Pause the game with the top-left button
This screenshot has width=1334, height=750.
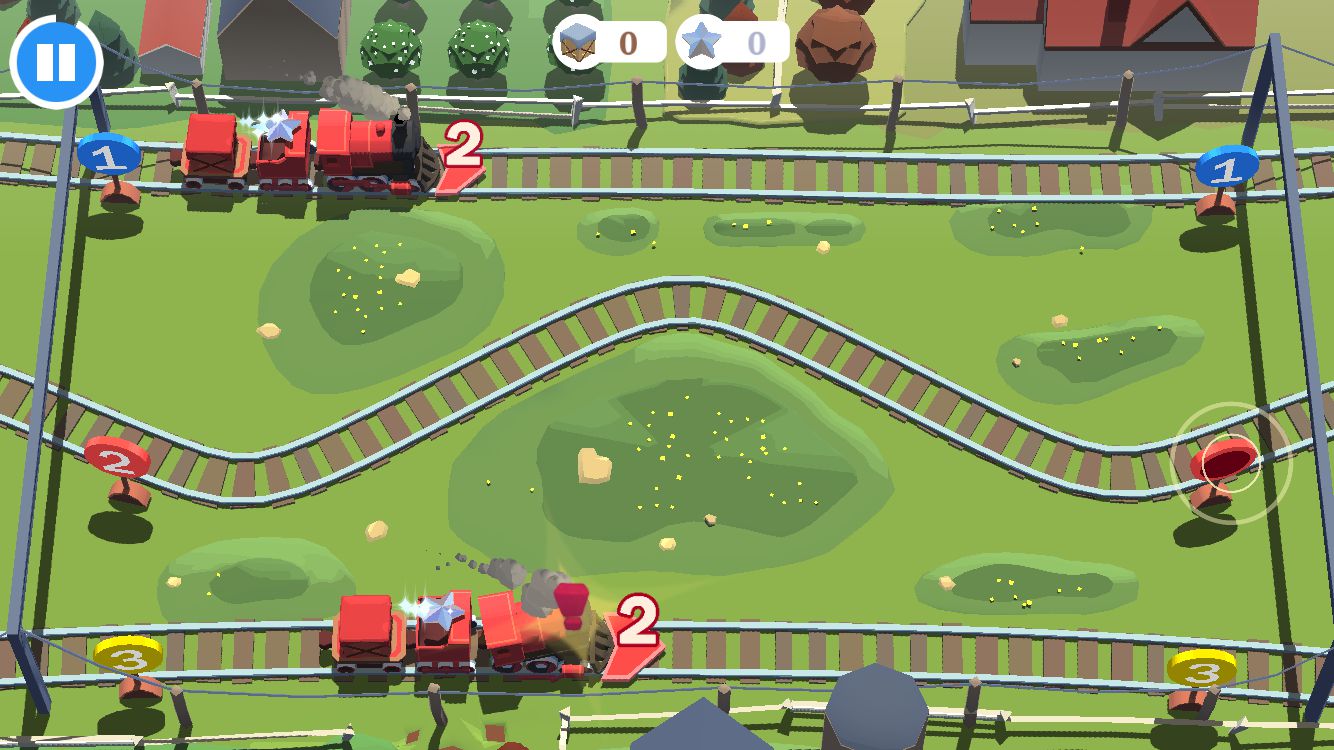coord(57,62)
